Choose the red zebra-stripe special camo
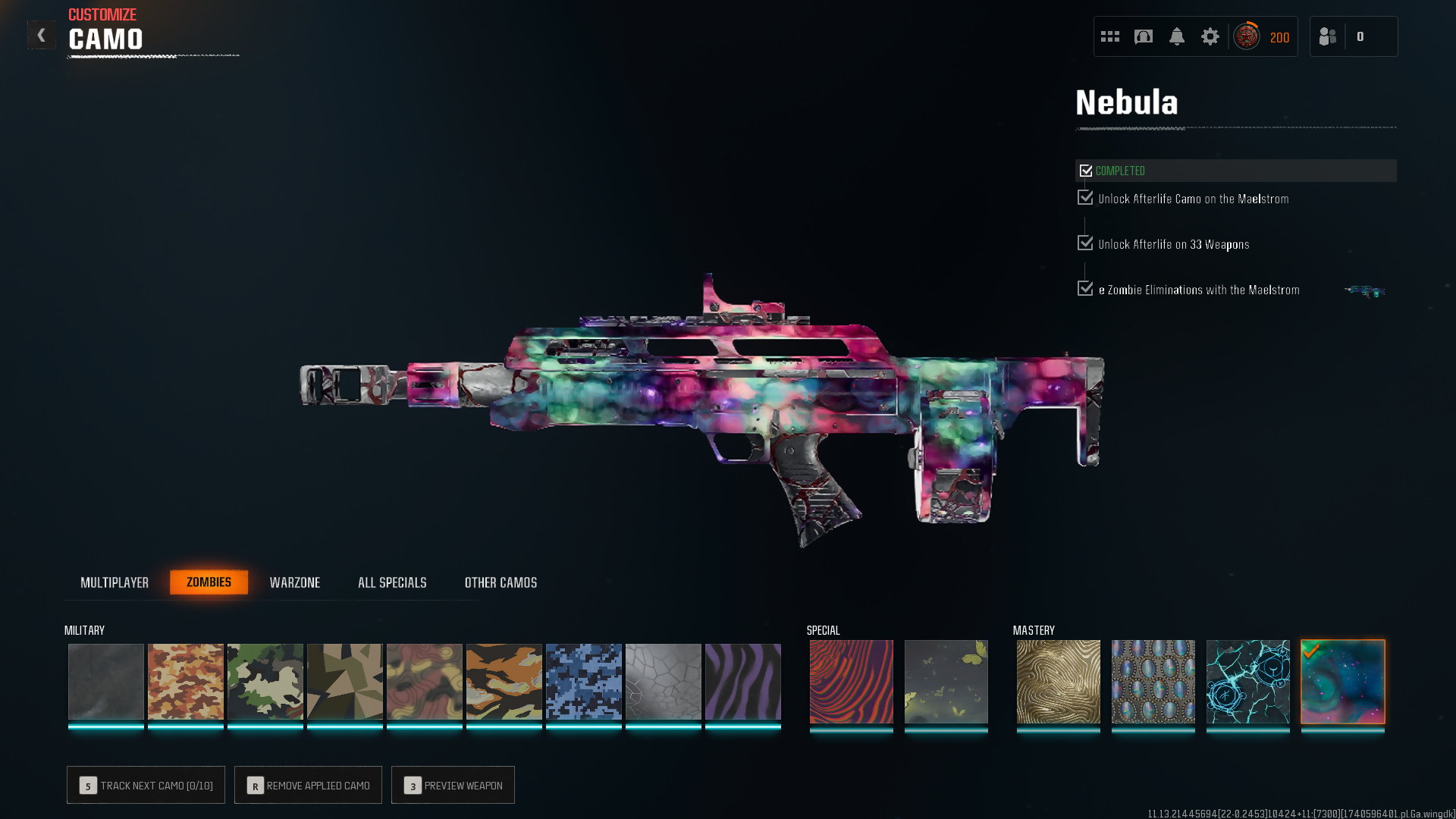This screenshot has width=1456, height=819. pos(851,682)
